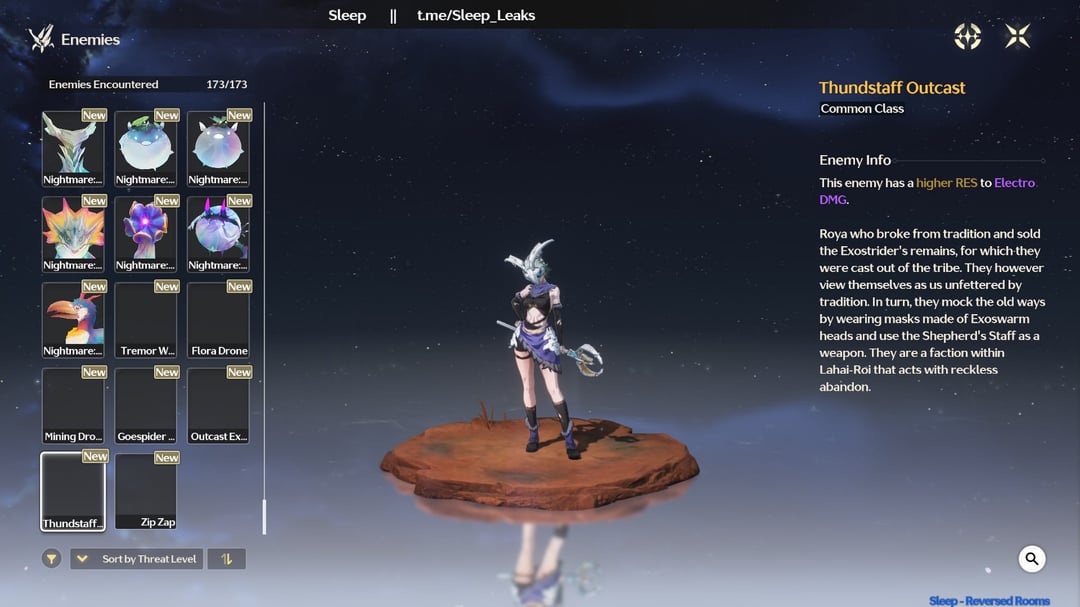Close the Enemies screen with the X
Image resolution: width=1080 pixels, height=607 pixels.
[1017, 37]
